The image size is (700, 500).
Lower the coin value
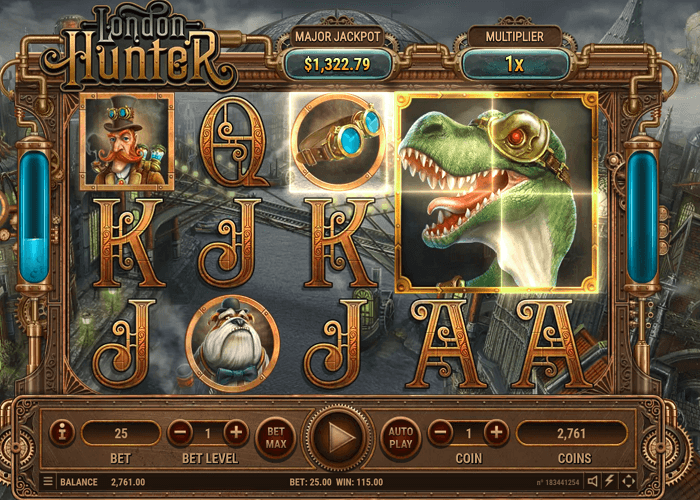pos(441,433)
